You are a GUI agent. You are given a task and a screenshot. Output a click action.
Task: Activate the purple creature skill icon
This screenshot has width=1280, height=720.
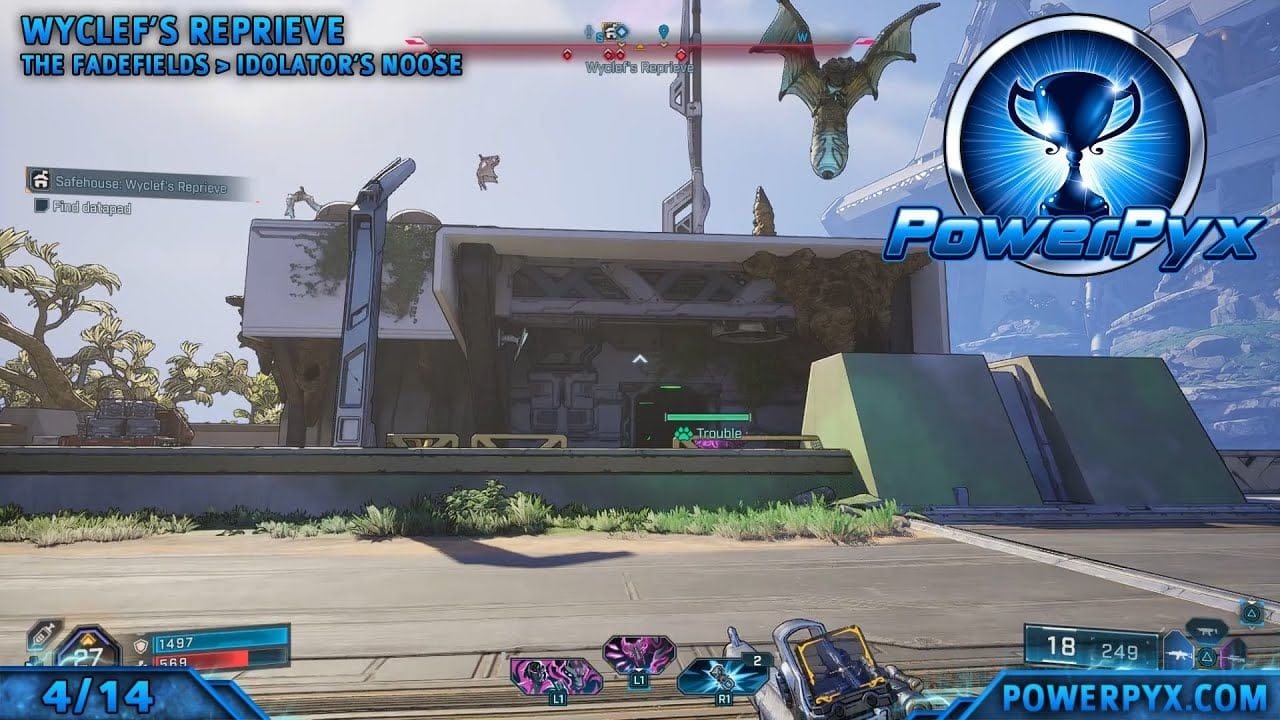[638, 655]
